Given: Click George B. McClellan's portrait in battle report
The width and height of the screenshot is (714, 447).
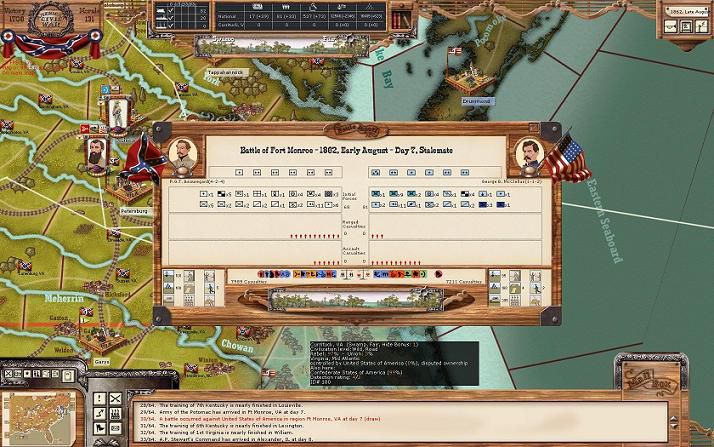Looking at the screenshot, I should 528,153.
